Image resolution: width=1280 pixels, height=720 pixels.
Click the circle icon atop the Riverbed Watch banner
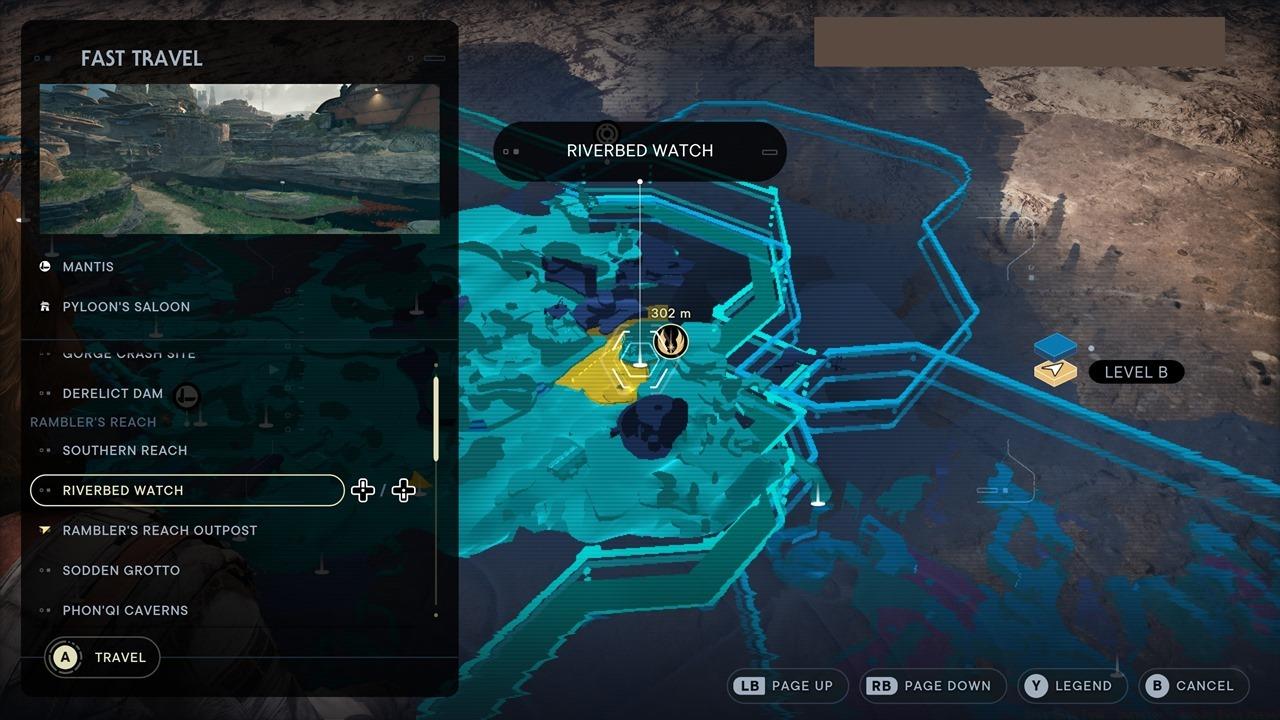608,131
